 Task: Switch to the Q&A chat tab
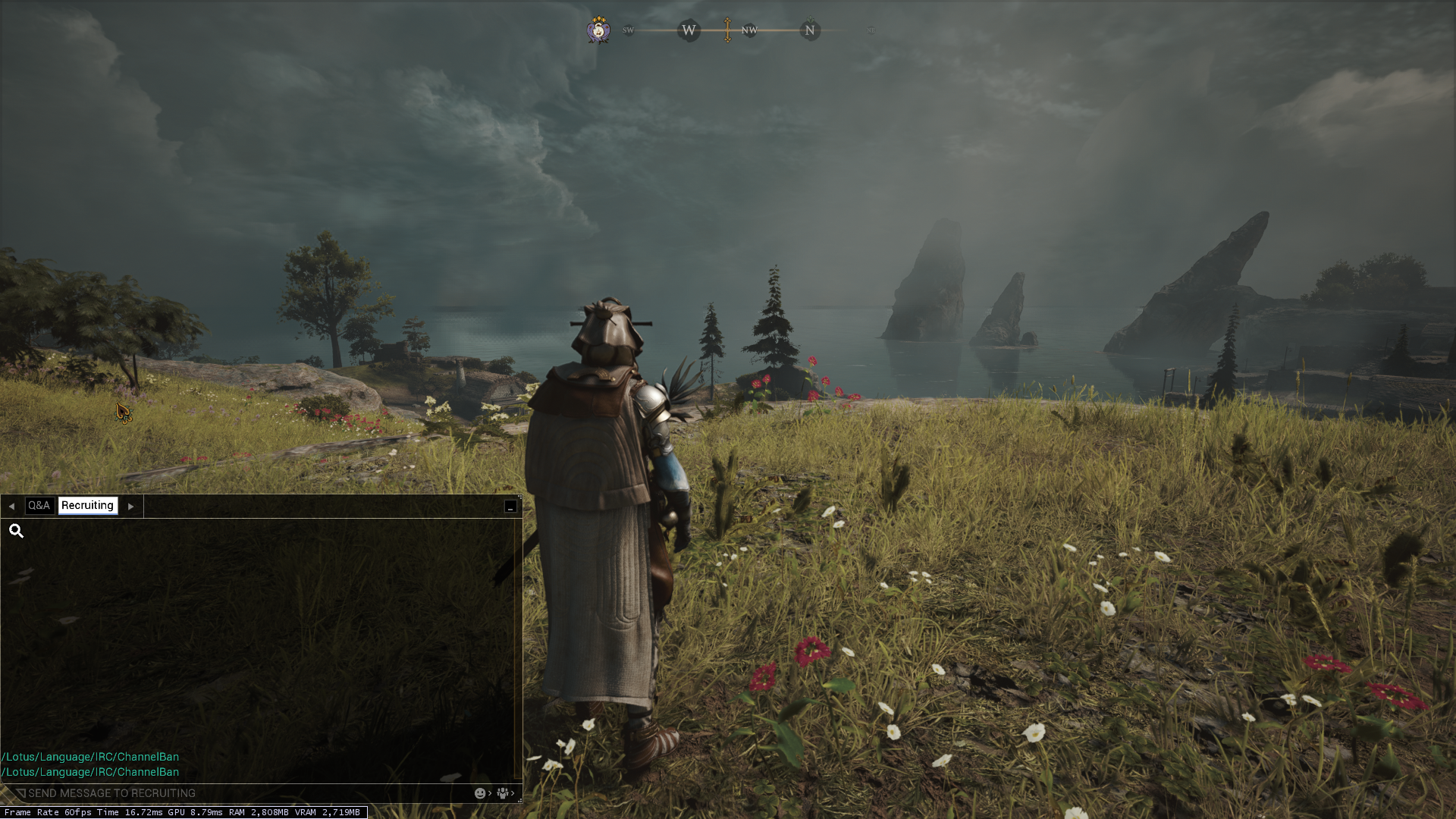39,506
